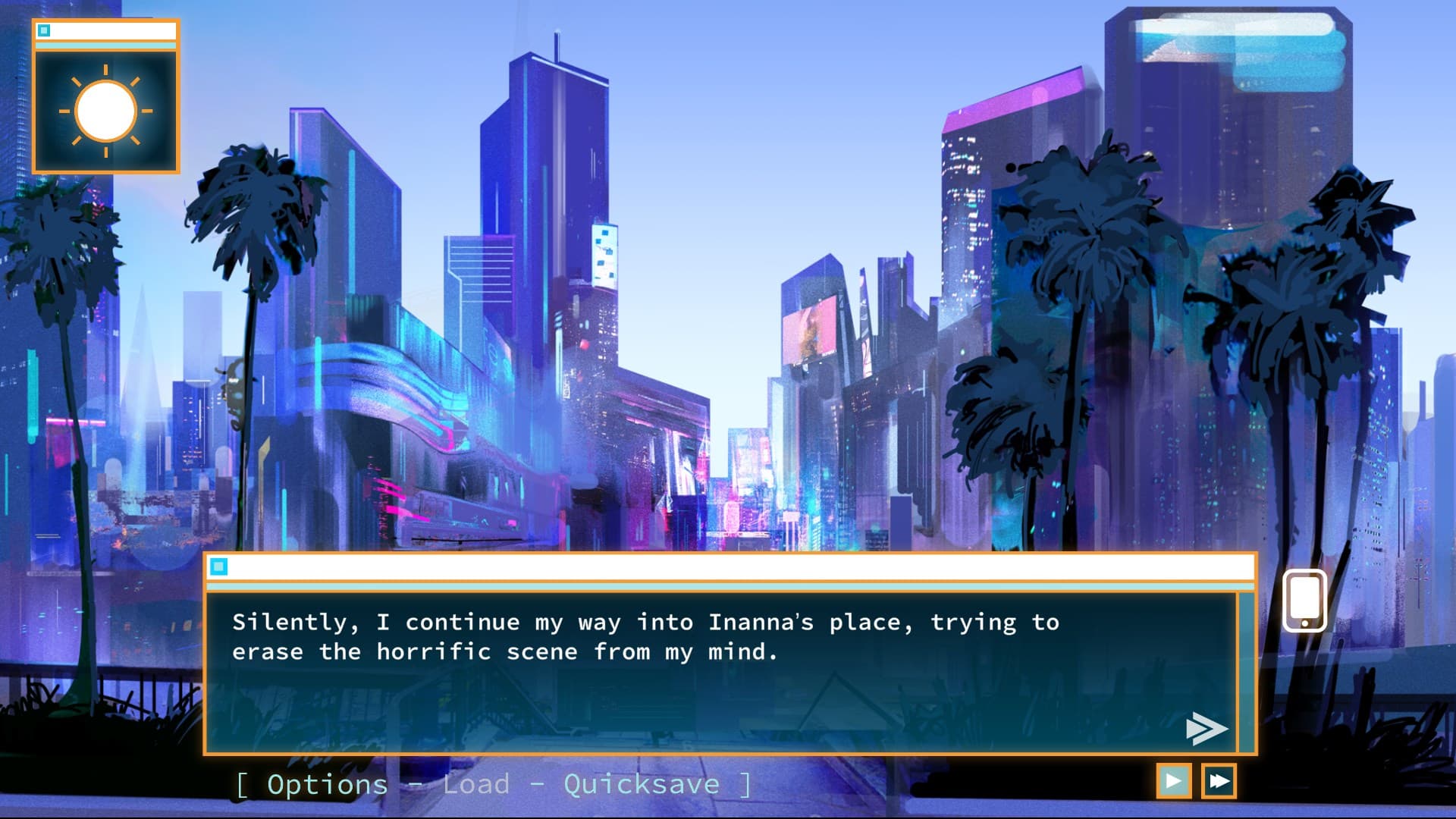Open the Options menu
Image resolution: width=1456 pixels, height=819 pixels.
326,784
